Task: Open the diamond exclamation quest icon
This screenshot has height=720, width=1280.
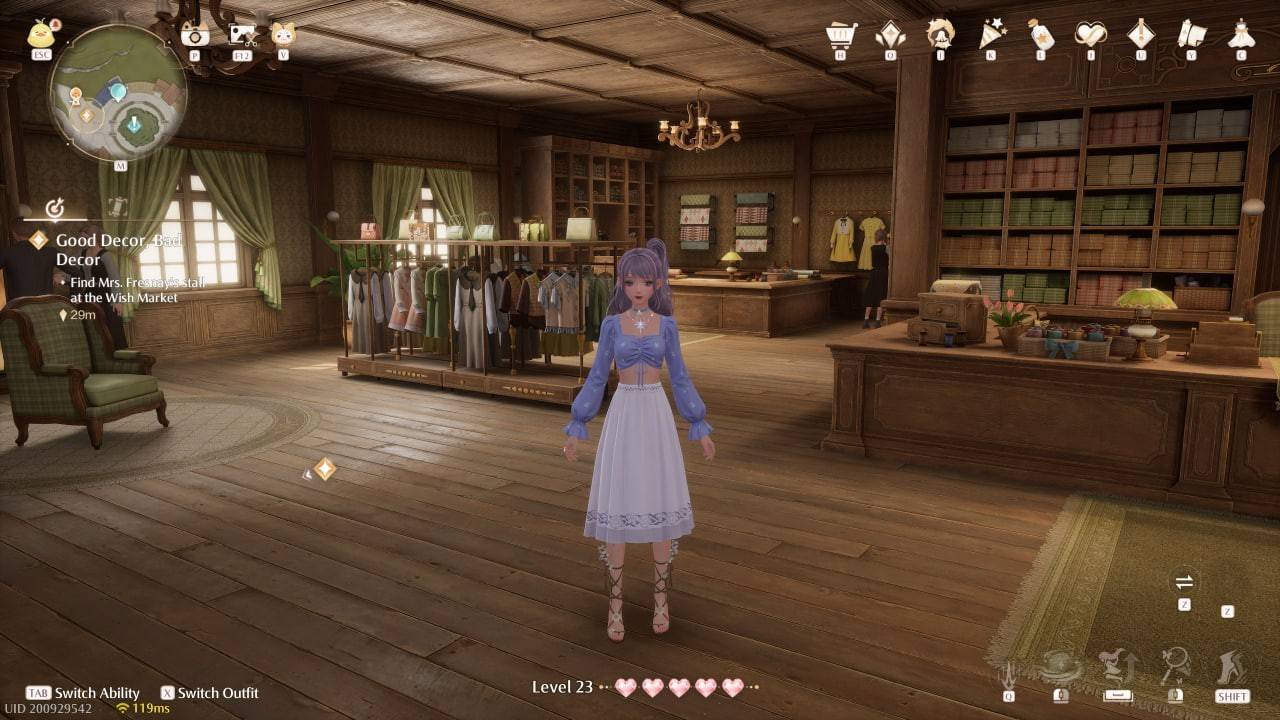Action: [x=1141, y=35]
